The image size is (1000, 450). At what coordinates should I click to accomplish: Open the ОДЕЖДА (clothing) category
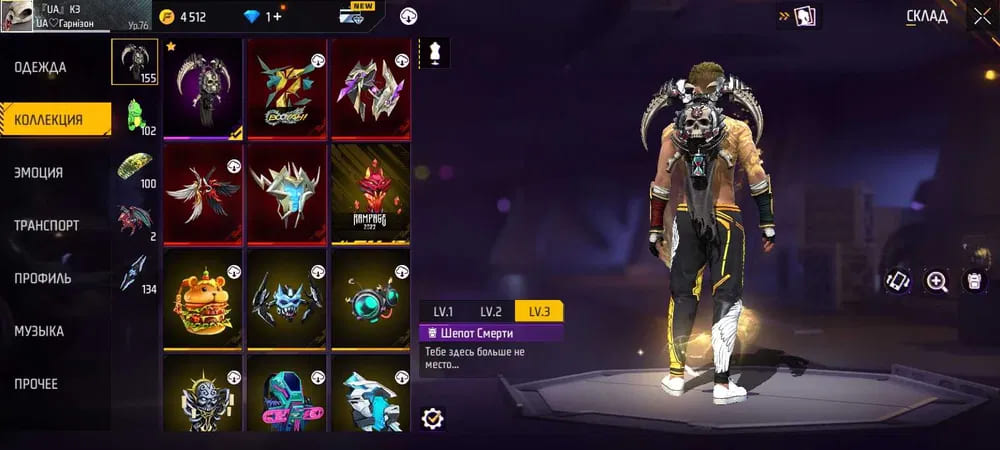[41, 67]
